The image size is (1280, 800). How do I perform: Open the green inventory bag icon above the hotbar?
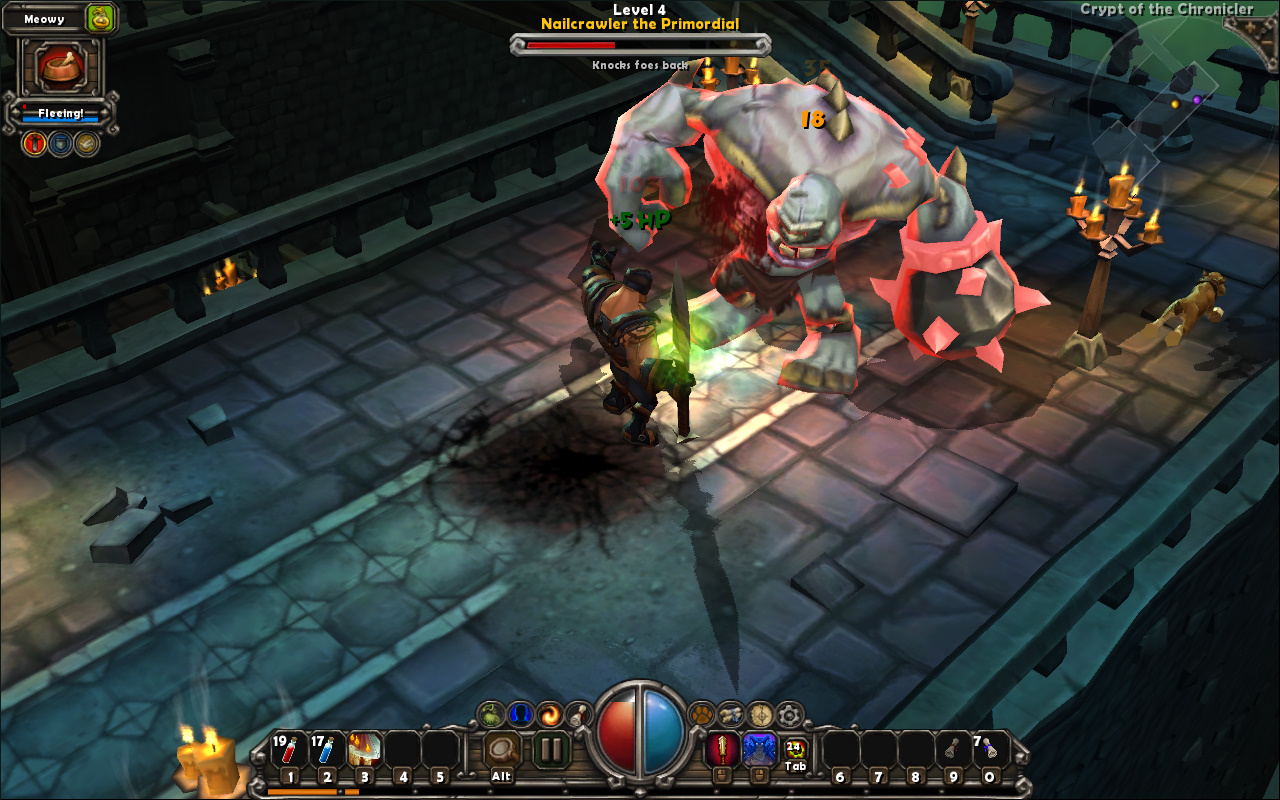pos(491,714)
